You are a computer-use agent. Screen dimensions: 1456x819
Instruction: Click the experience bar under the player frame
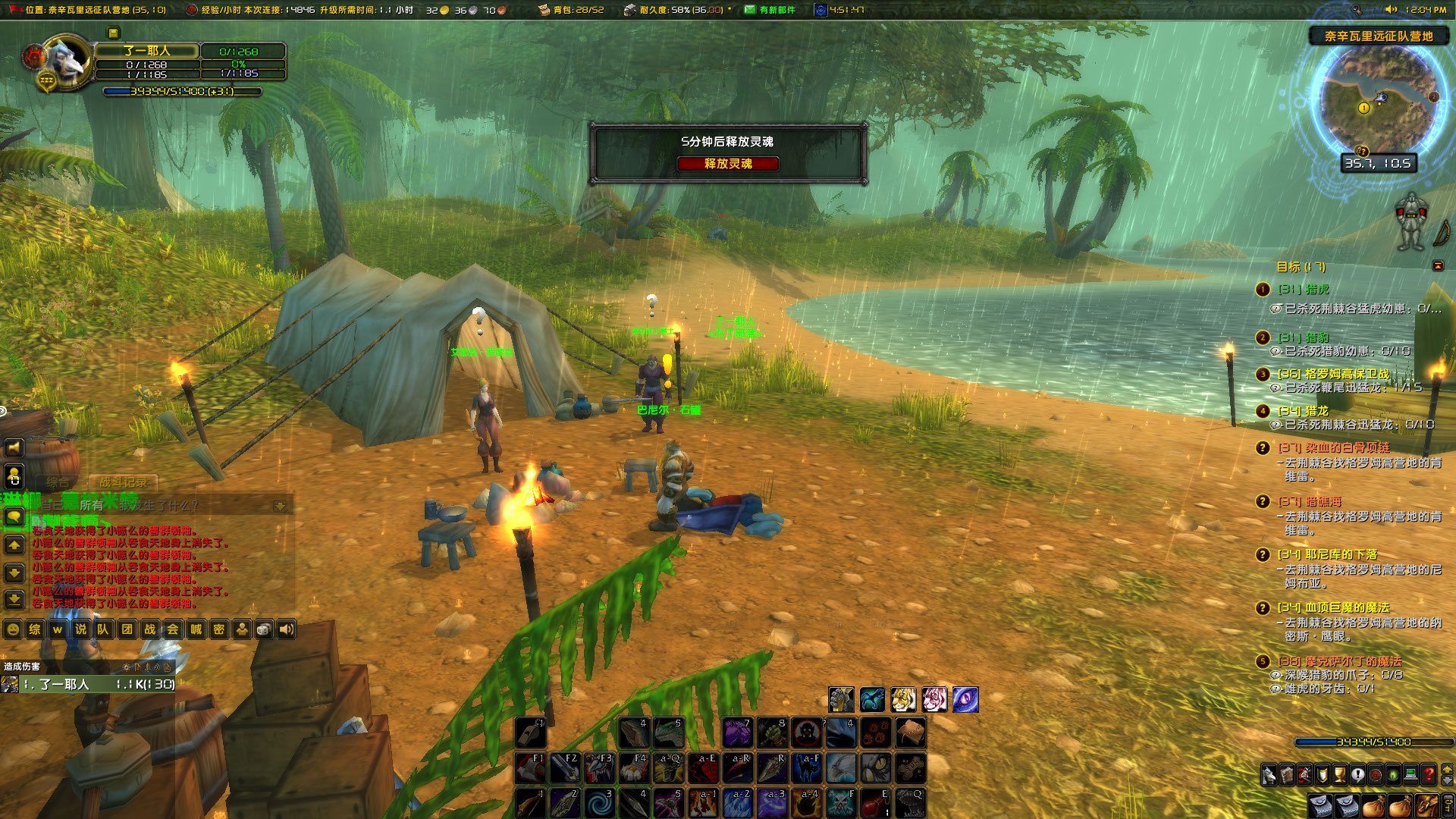tap(182, 90)
